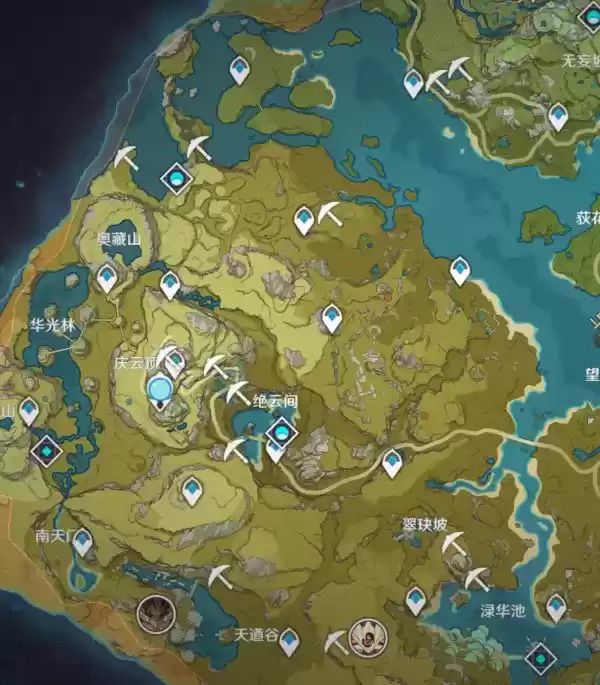Click the blue player location marker
Screen dimensions: 600x685
pos(159,388)
